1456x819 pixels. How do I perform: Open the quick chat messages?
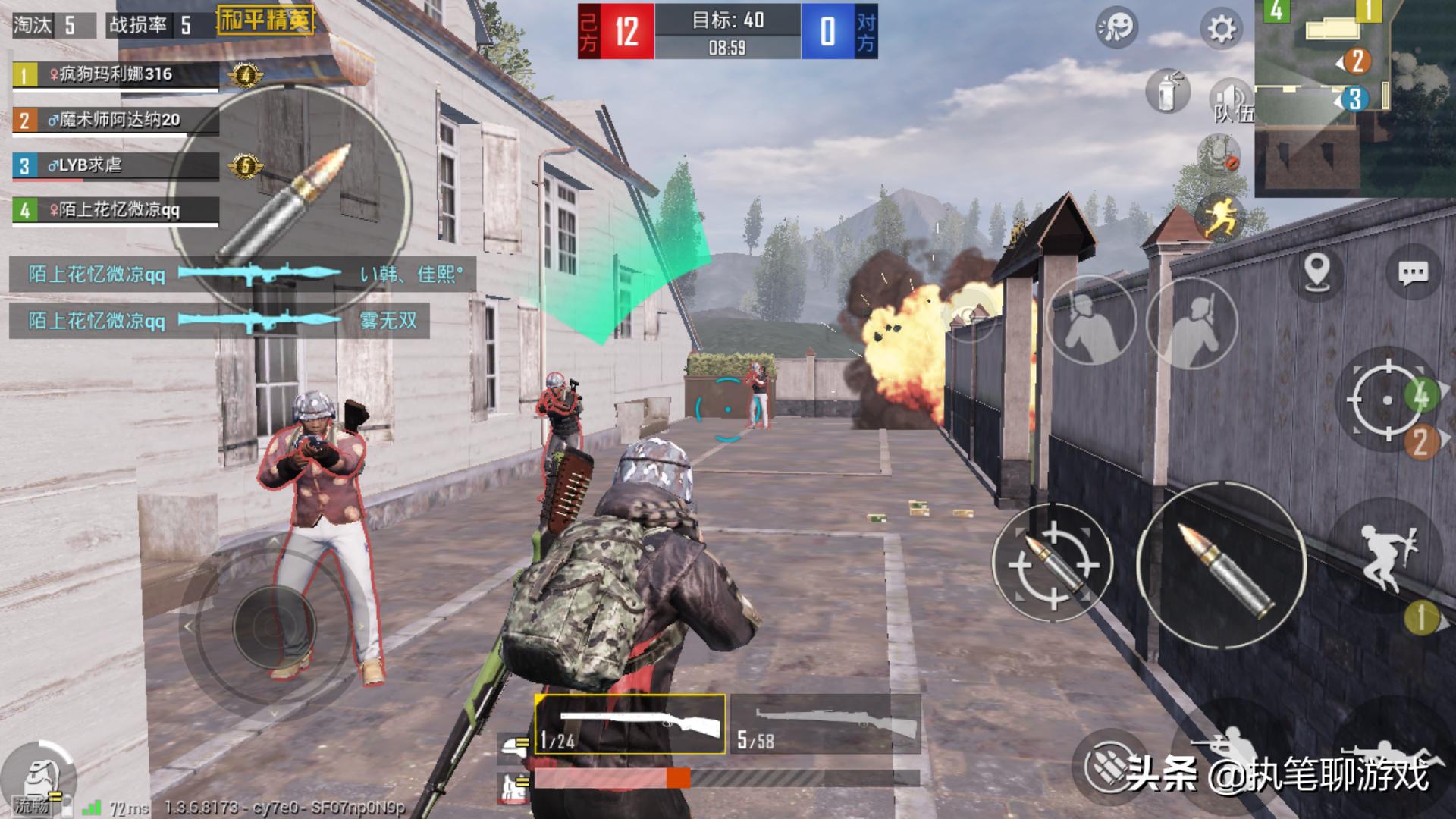pyautogui.click(x=1413, y=273)
